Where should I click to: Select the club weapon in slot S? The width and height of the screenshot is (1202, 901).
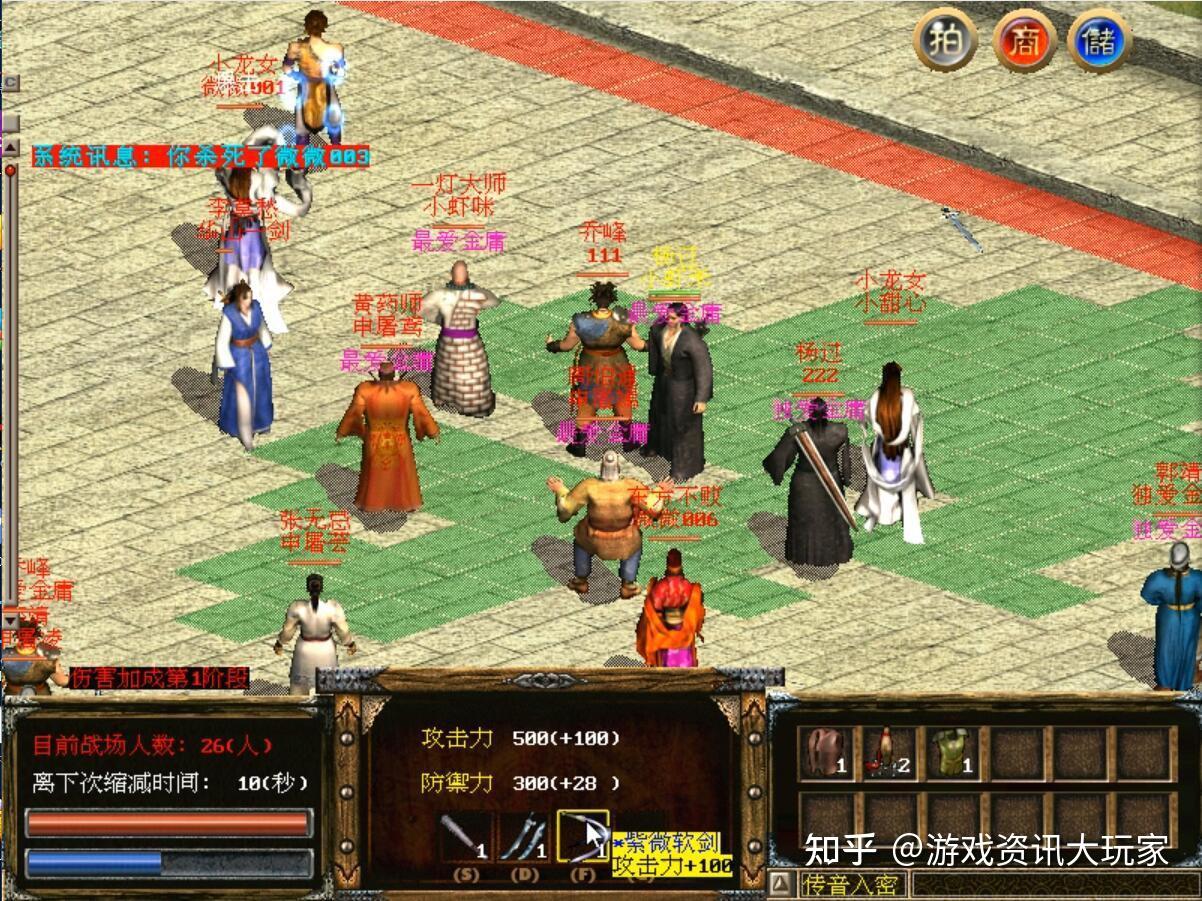(x=465, y=836)
